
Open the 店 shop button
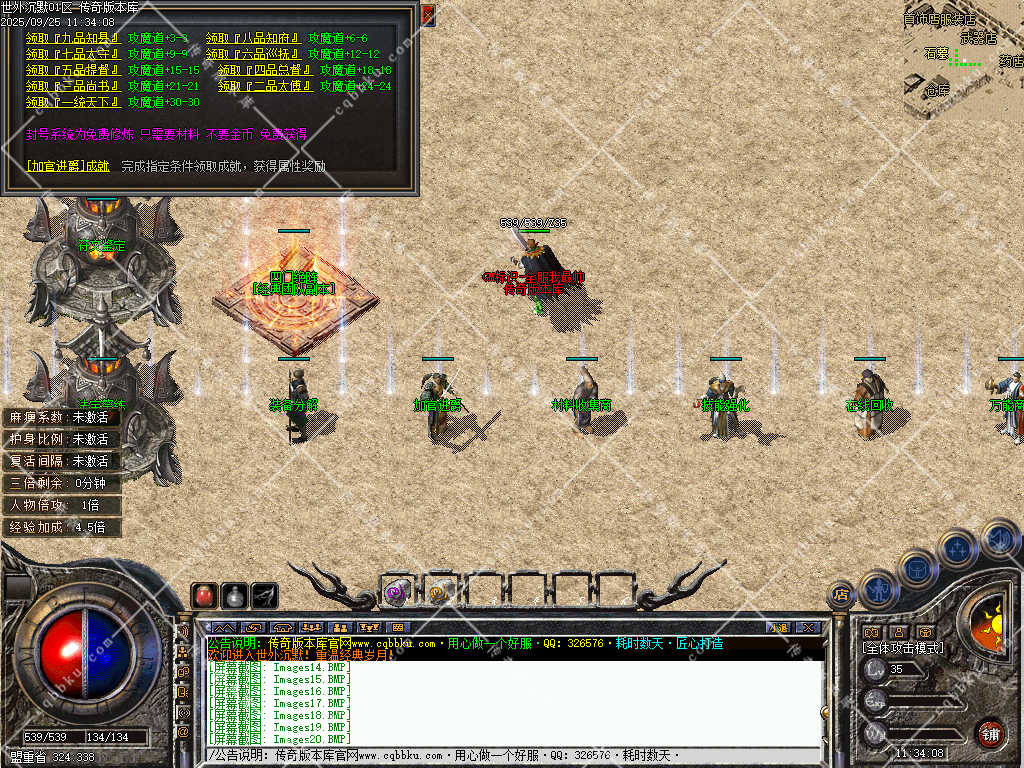841,596
